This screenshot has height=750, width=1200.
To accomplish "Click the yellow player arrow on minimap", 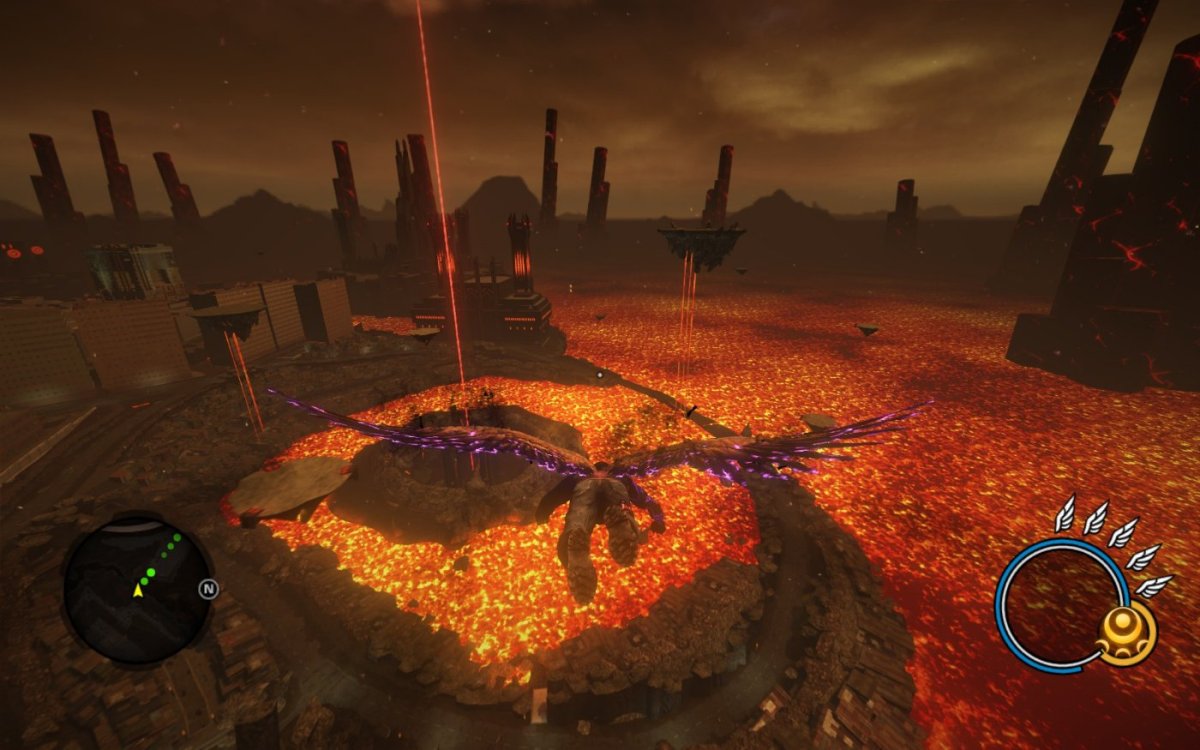I will (x=138, y=591).
